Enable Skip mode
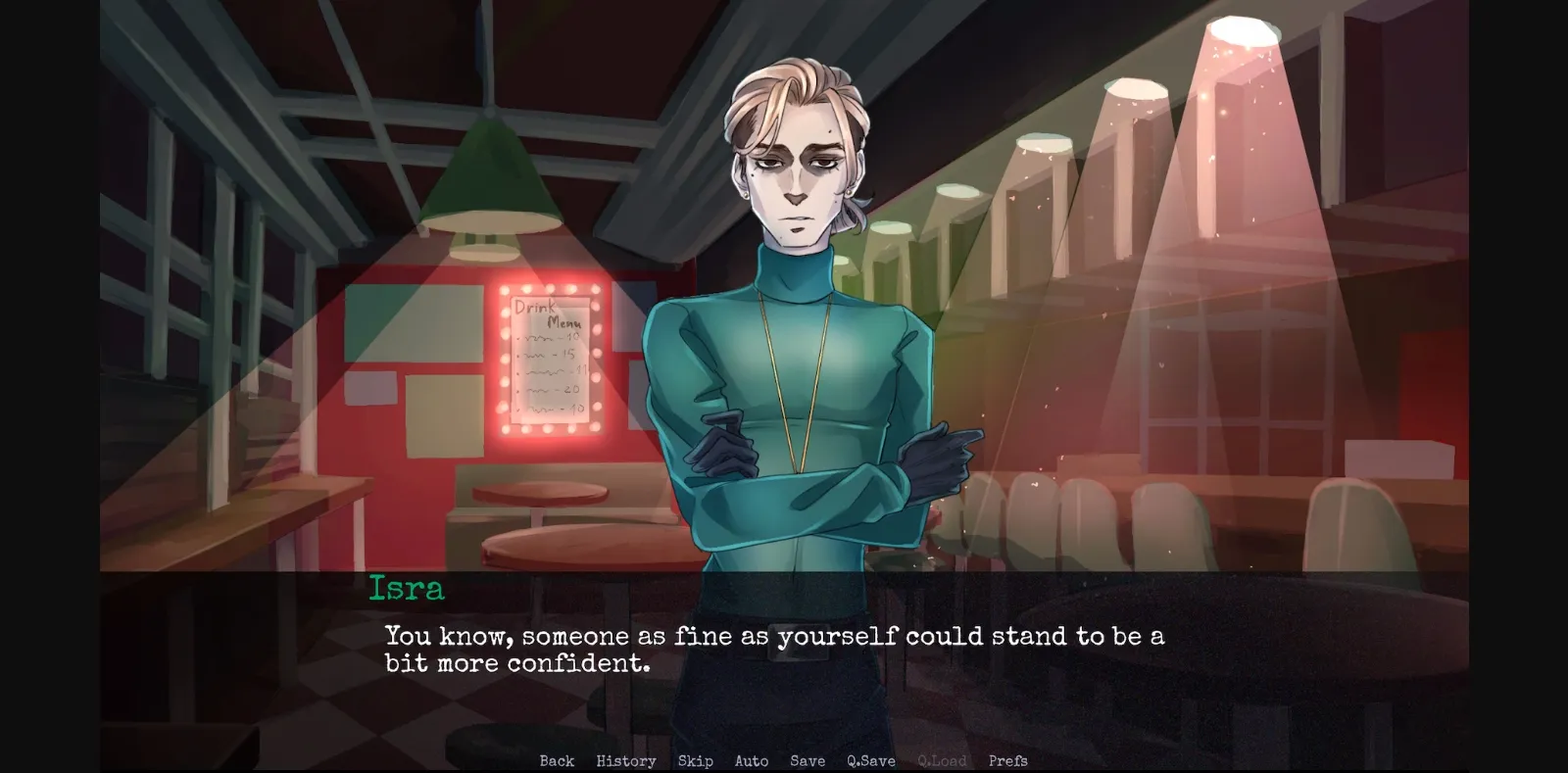This screenshot has height=773, width=1568. tap(696, 760)
